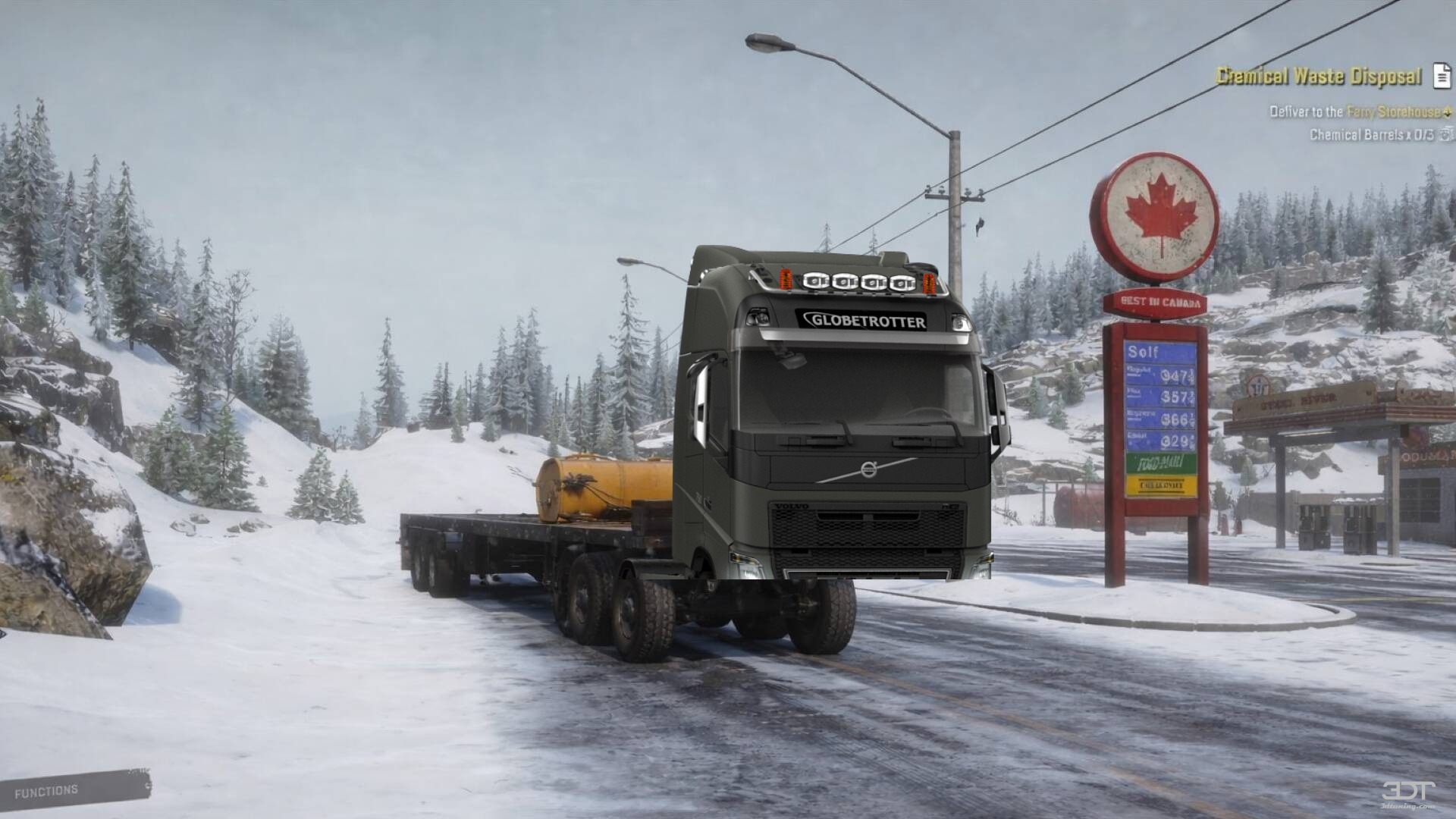Expand the FUNCTIONS panel

pyautogui.click(x=45, y=790)
